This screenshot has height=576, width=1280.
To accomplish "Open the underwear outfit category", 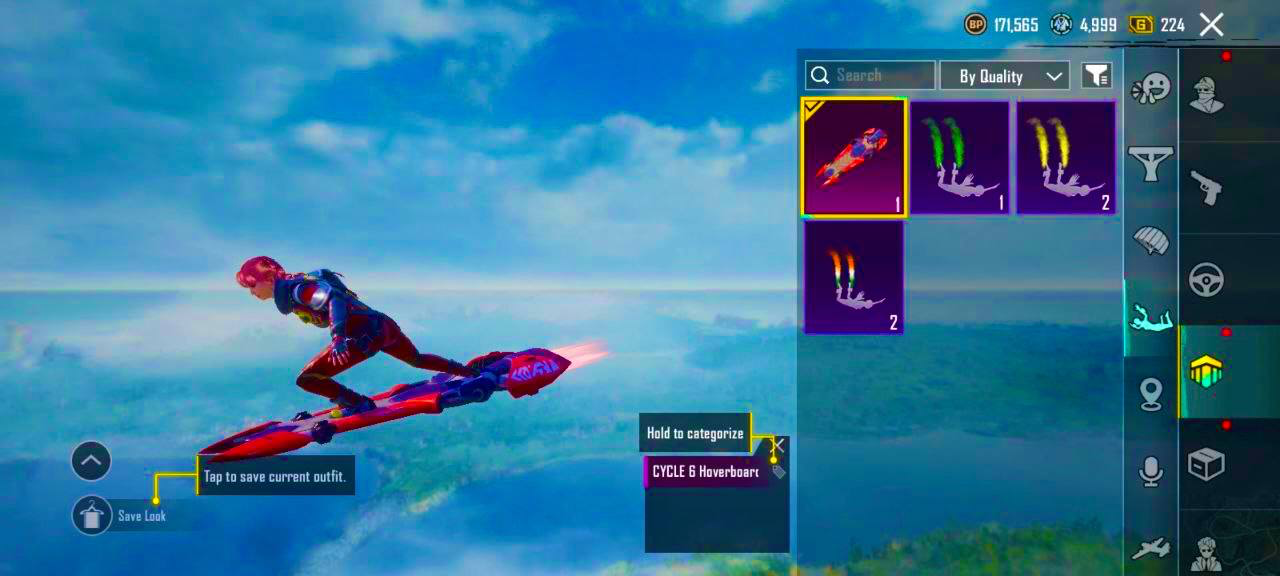I will point(1151,164).
